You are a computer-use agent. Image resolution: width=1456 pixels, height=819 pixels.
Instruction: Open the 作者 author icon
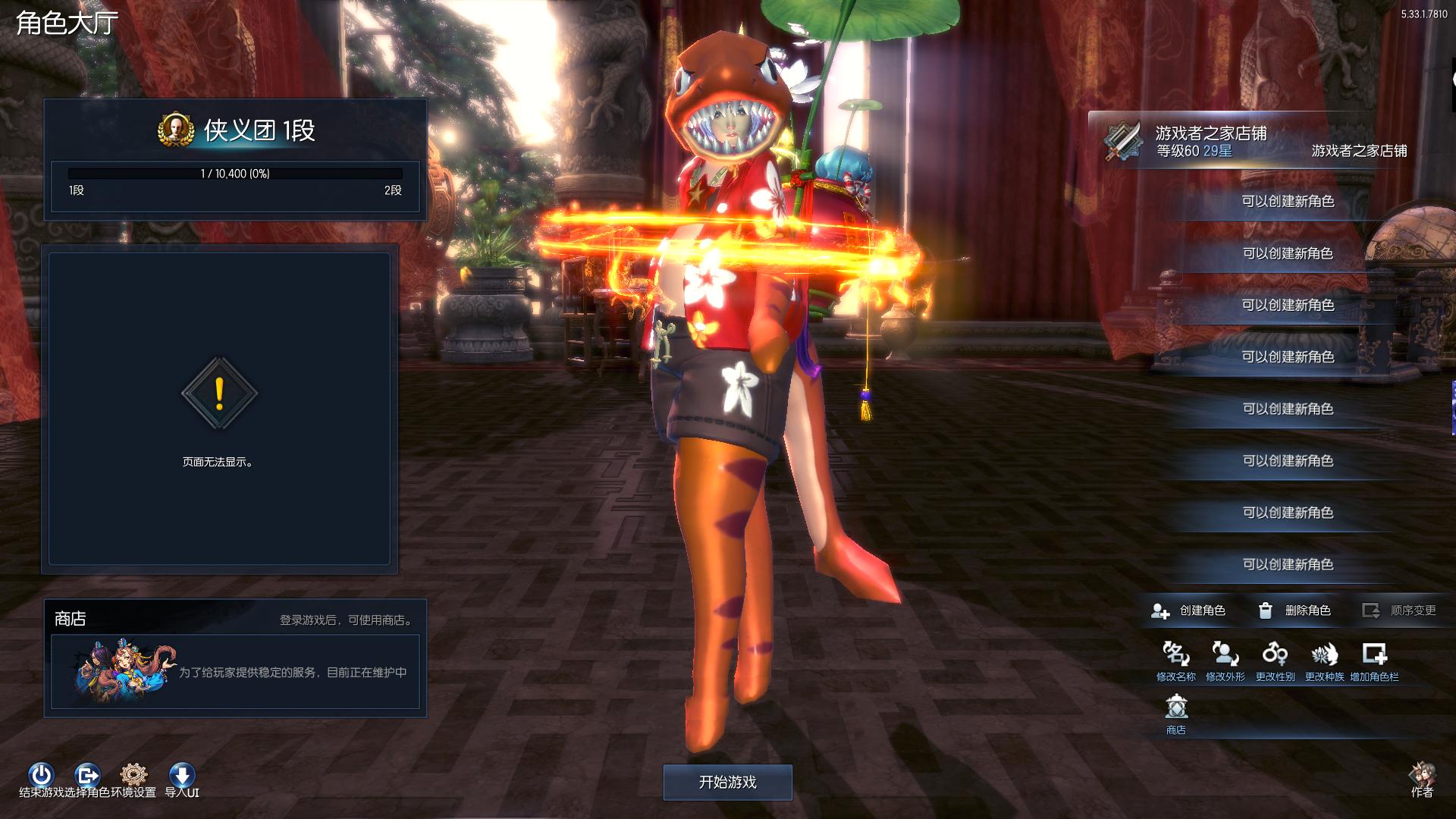click(x=1422, y=777)
